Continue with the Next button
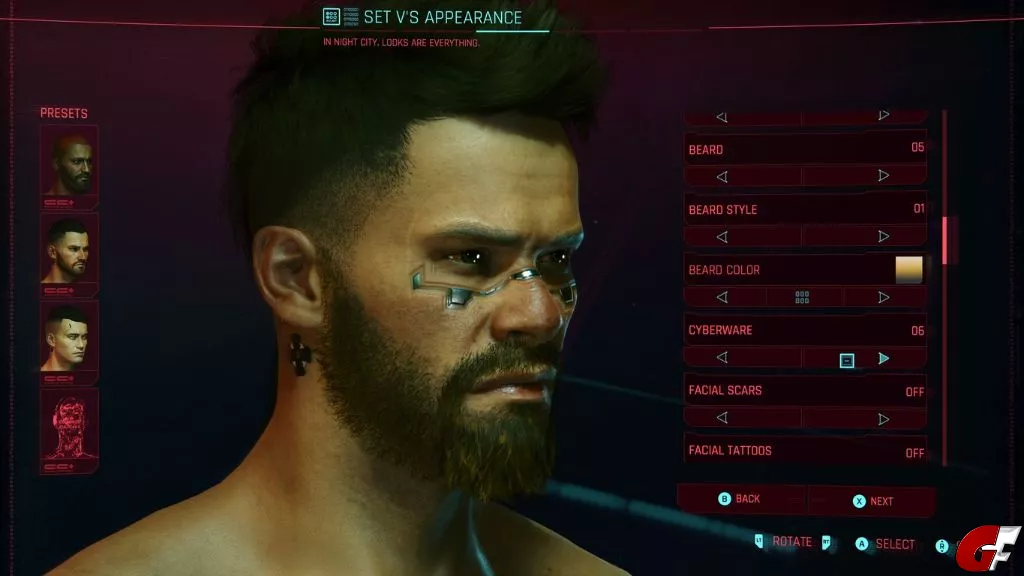The image size is (1024, 576). 872,500
